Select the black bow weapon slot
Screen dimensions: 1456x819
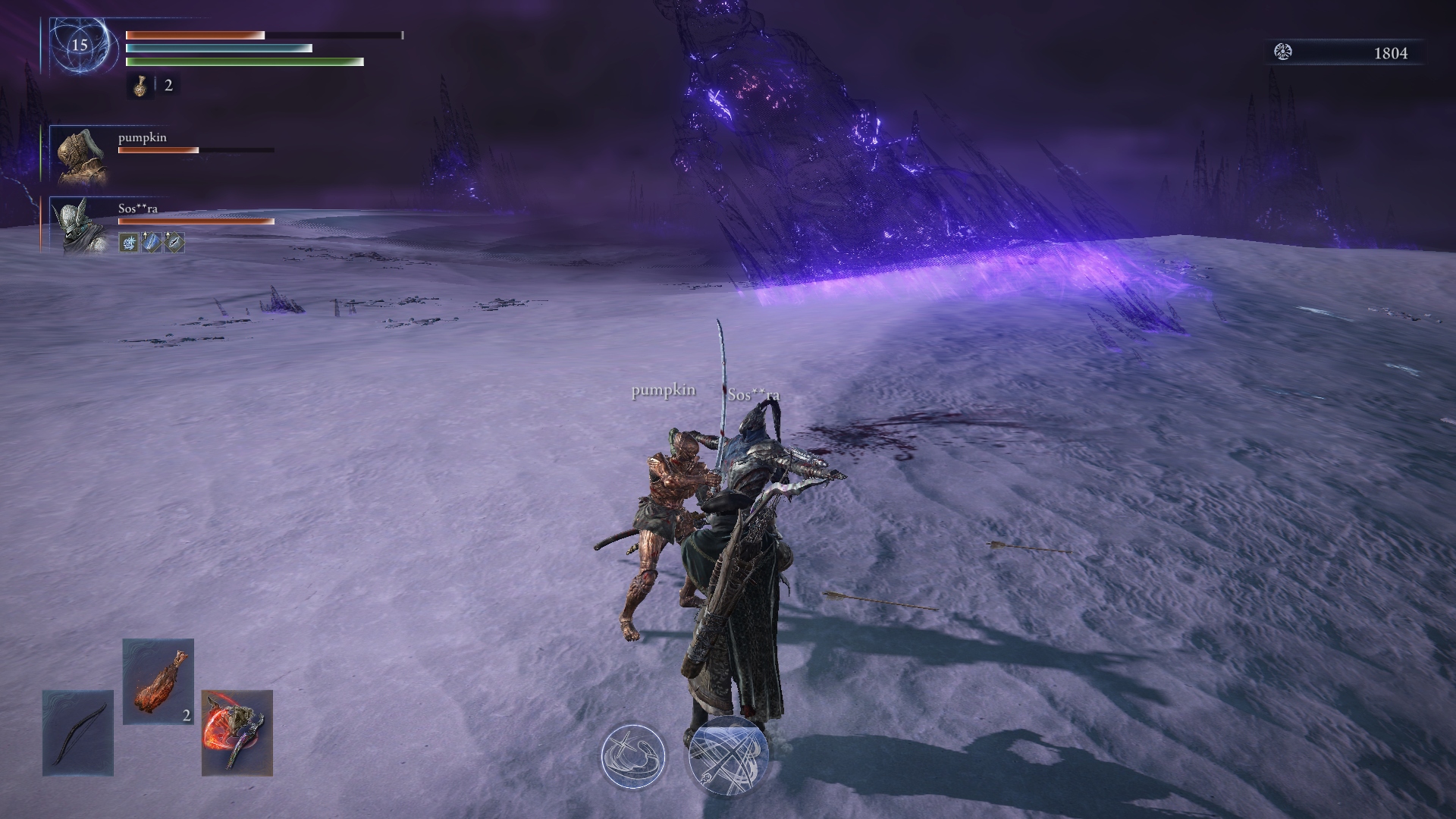click(77, 733)
